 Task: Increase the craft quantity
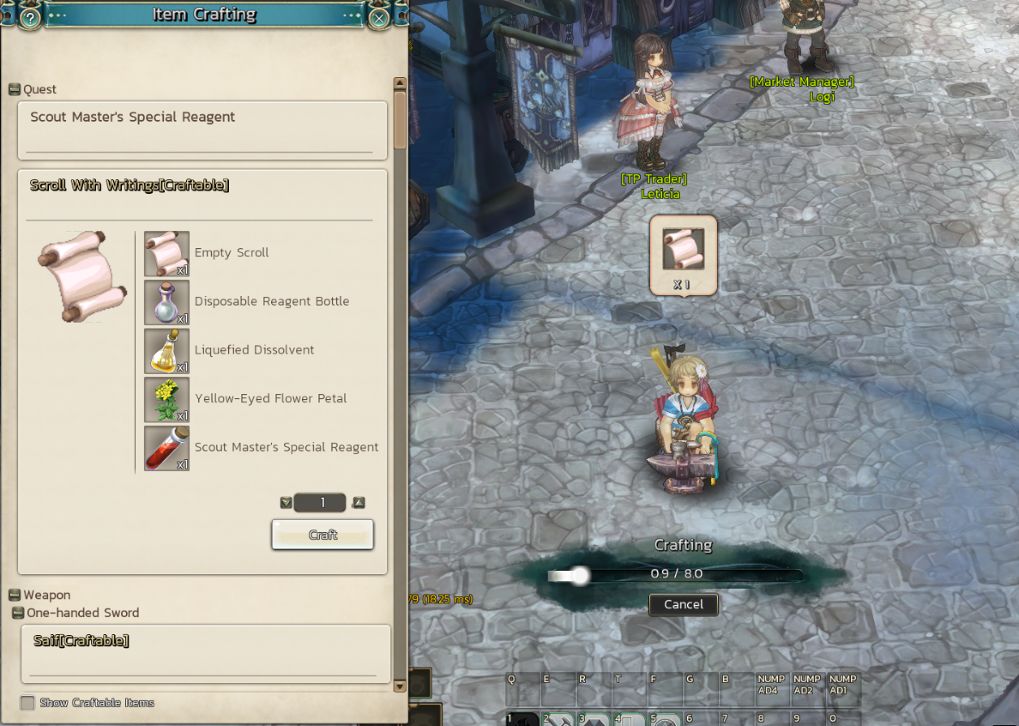(359, 503)
